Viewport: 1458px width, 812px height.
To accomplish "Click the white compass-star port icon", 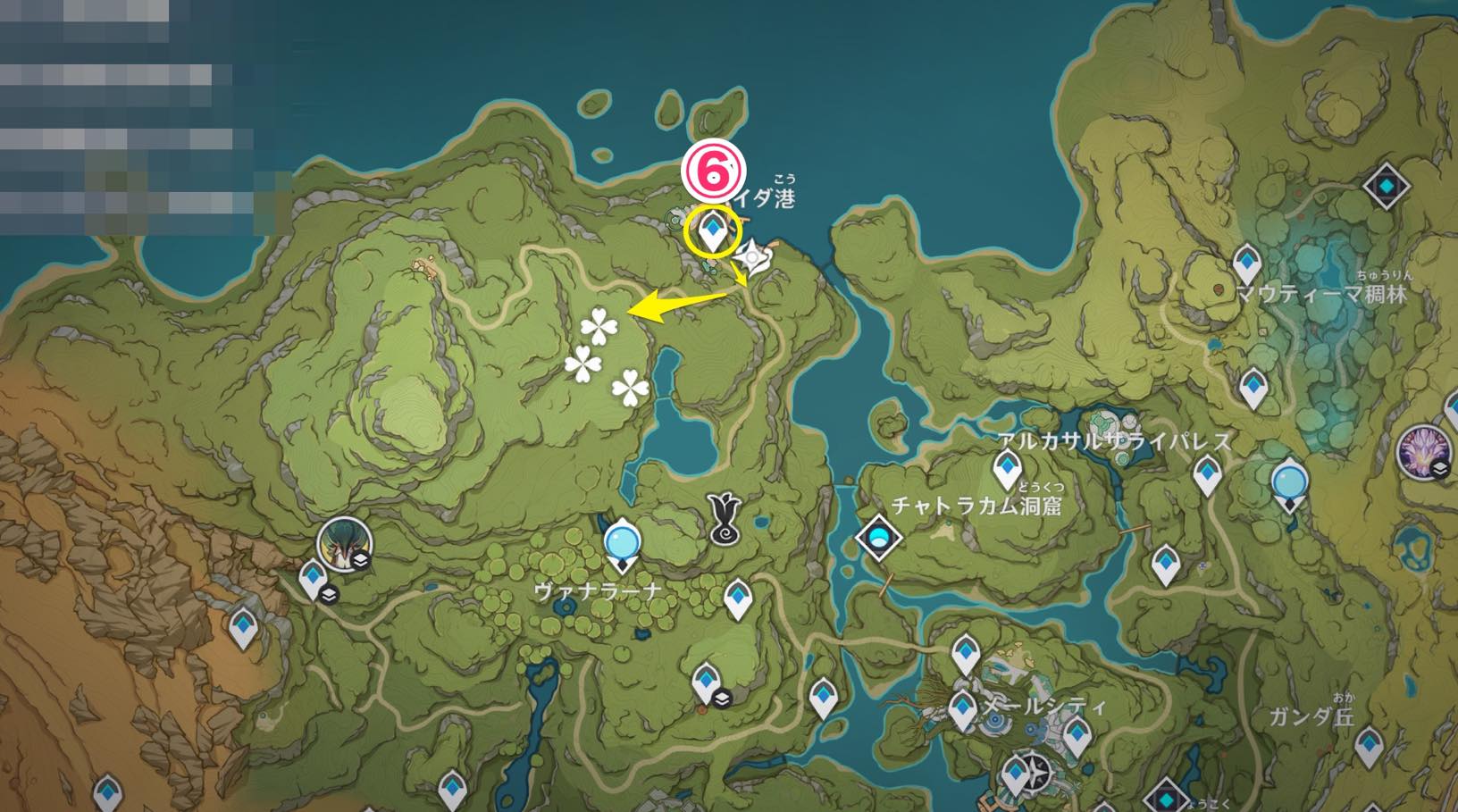I will pyautogui.click(x=753, y=258).
